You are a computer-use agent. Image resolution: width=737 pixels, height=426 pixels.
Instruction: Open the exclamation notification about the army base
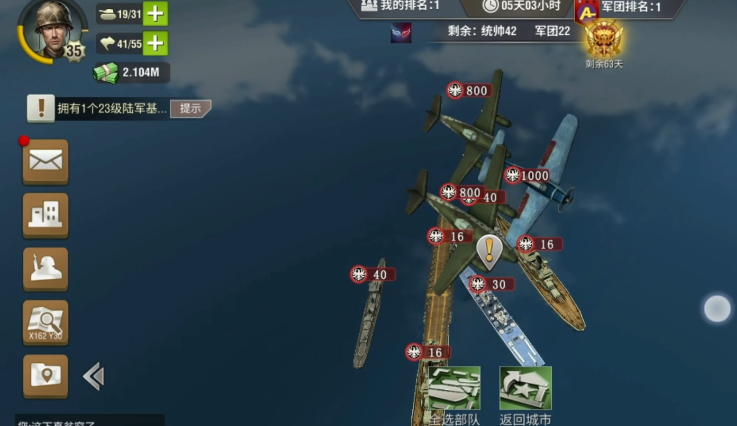pos(41,108)
